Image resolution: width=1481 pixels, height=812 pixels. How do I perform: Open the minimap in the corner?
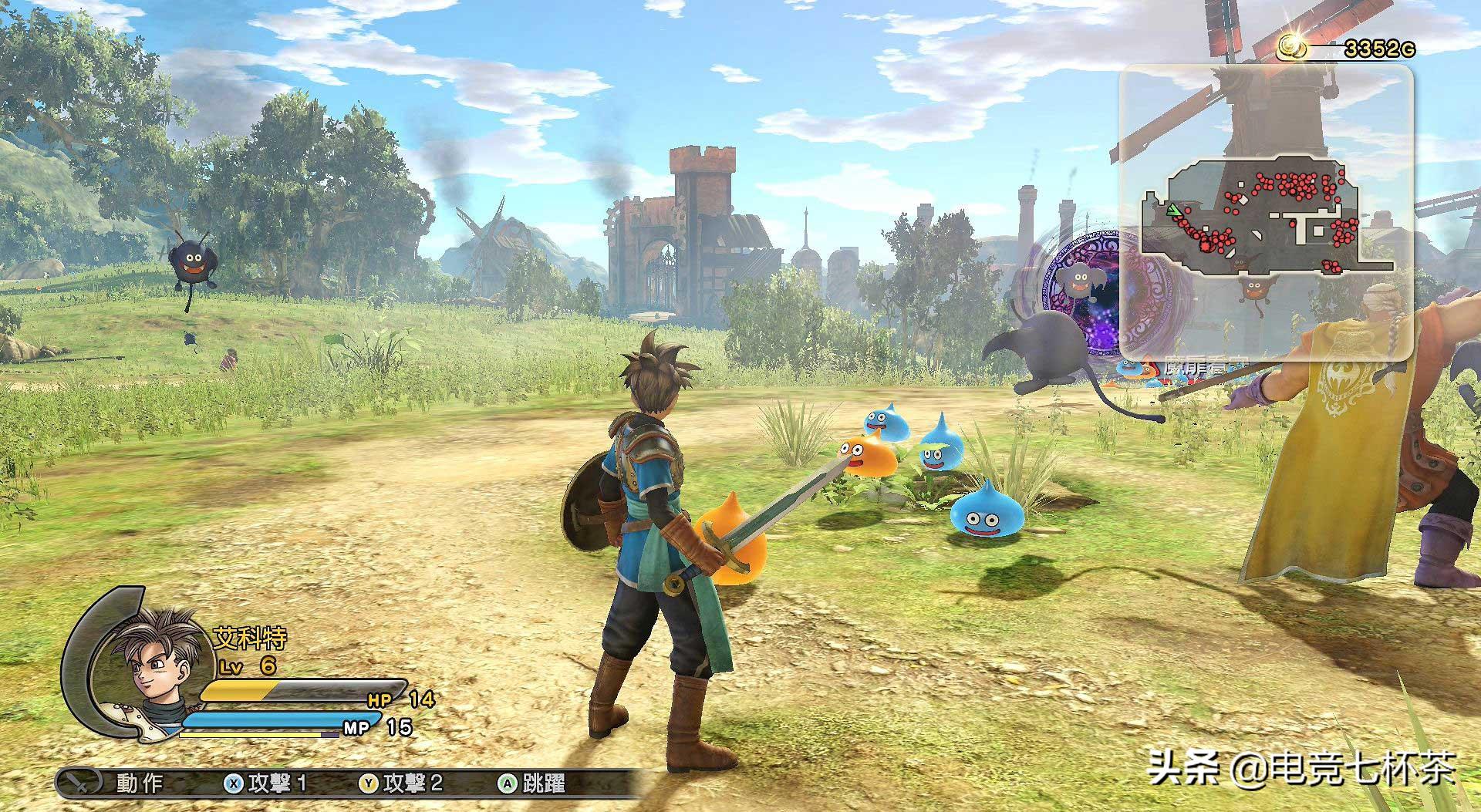[1266, 212]
